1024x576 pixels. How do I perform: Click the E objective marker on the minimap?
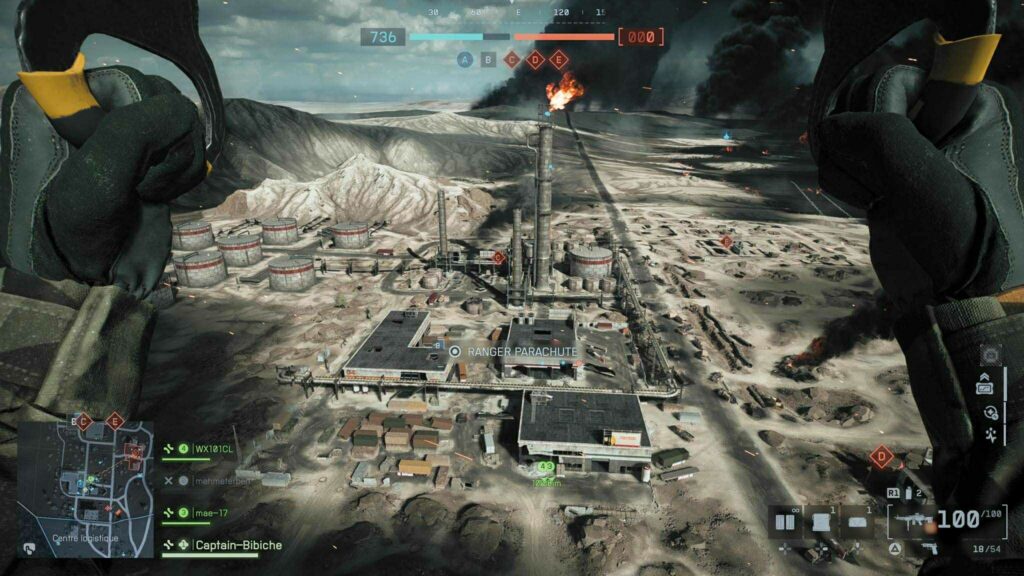click(x=114, y=422)
